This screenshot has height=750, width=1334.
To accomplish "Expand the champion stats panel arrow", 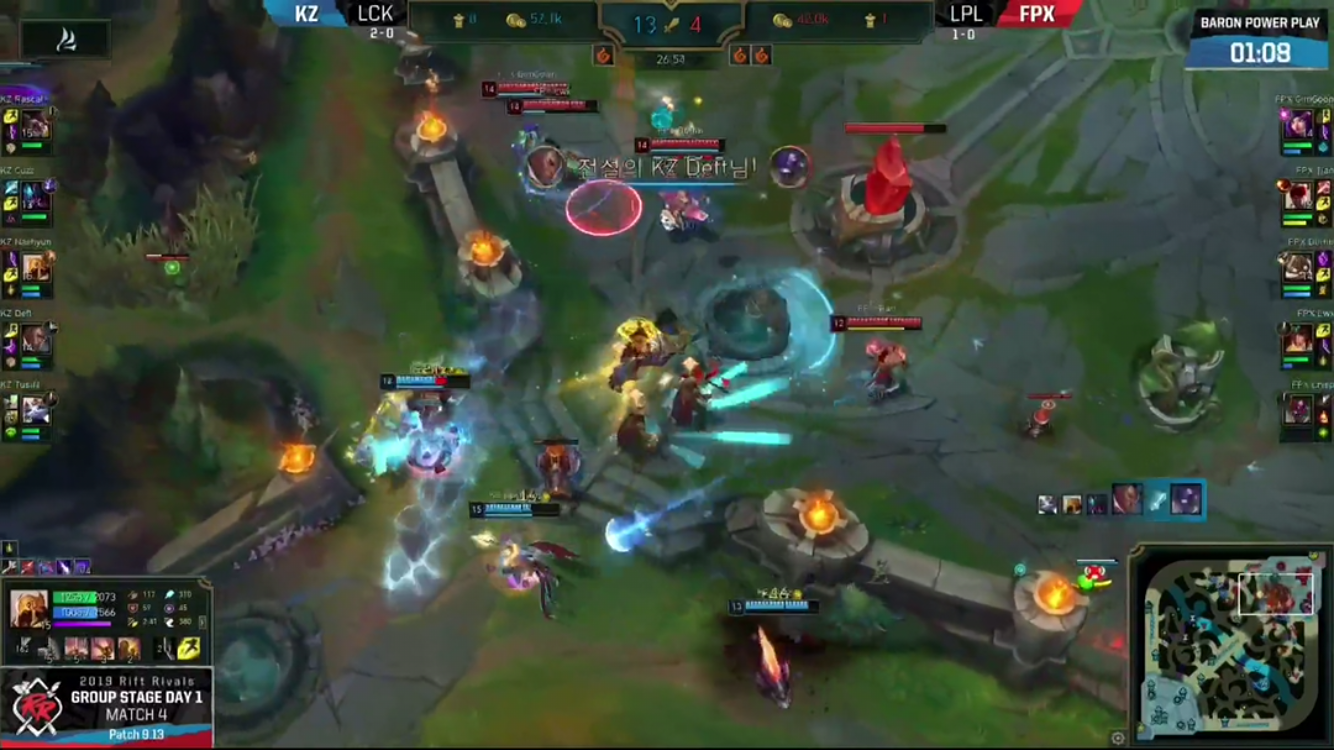I will pyautogui.click(x=203, y=622).
